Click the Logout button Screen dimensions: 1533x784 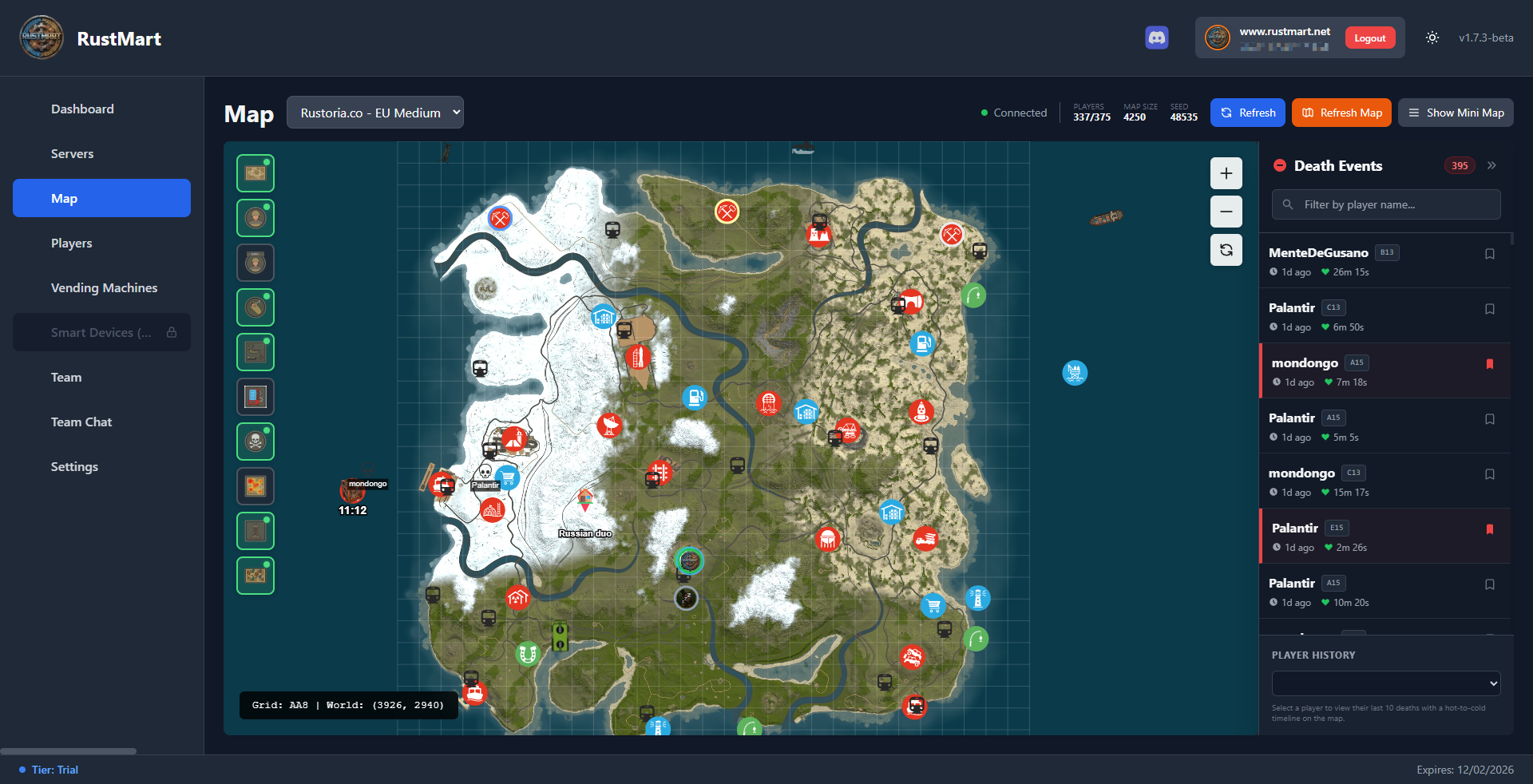[1369, 38]
